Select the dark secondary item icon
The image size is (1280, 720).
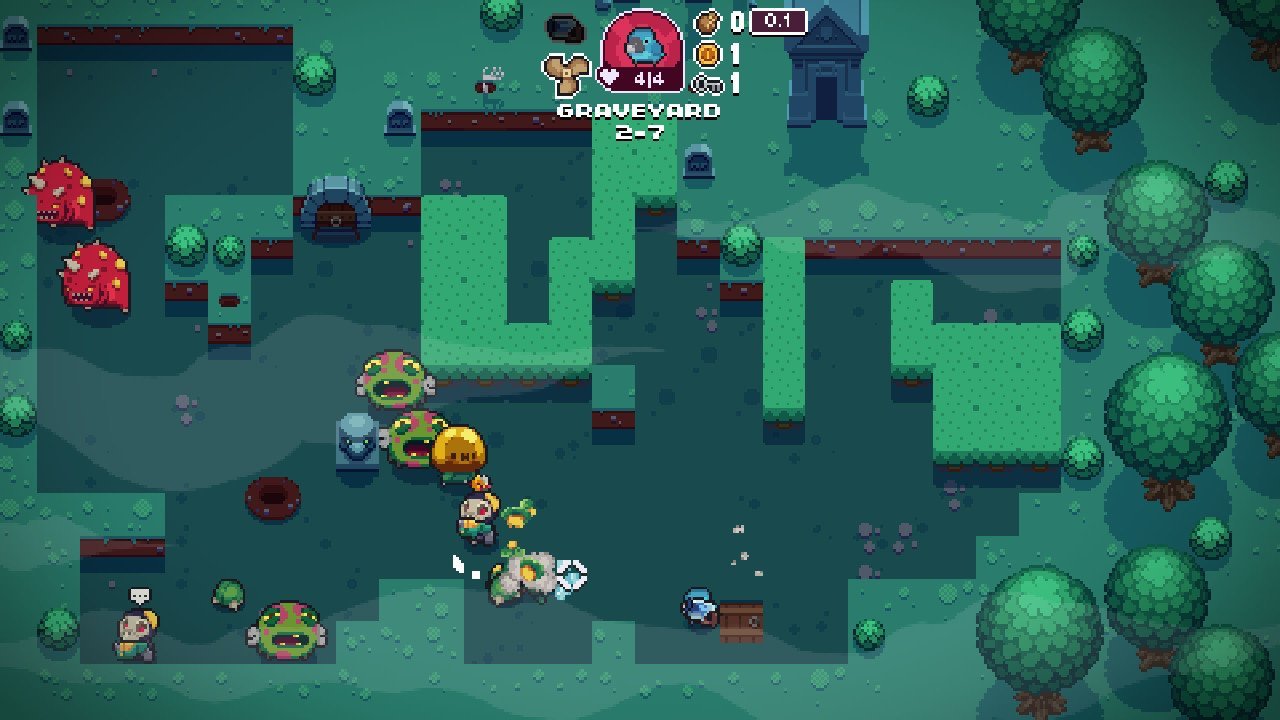[565, 28]
